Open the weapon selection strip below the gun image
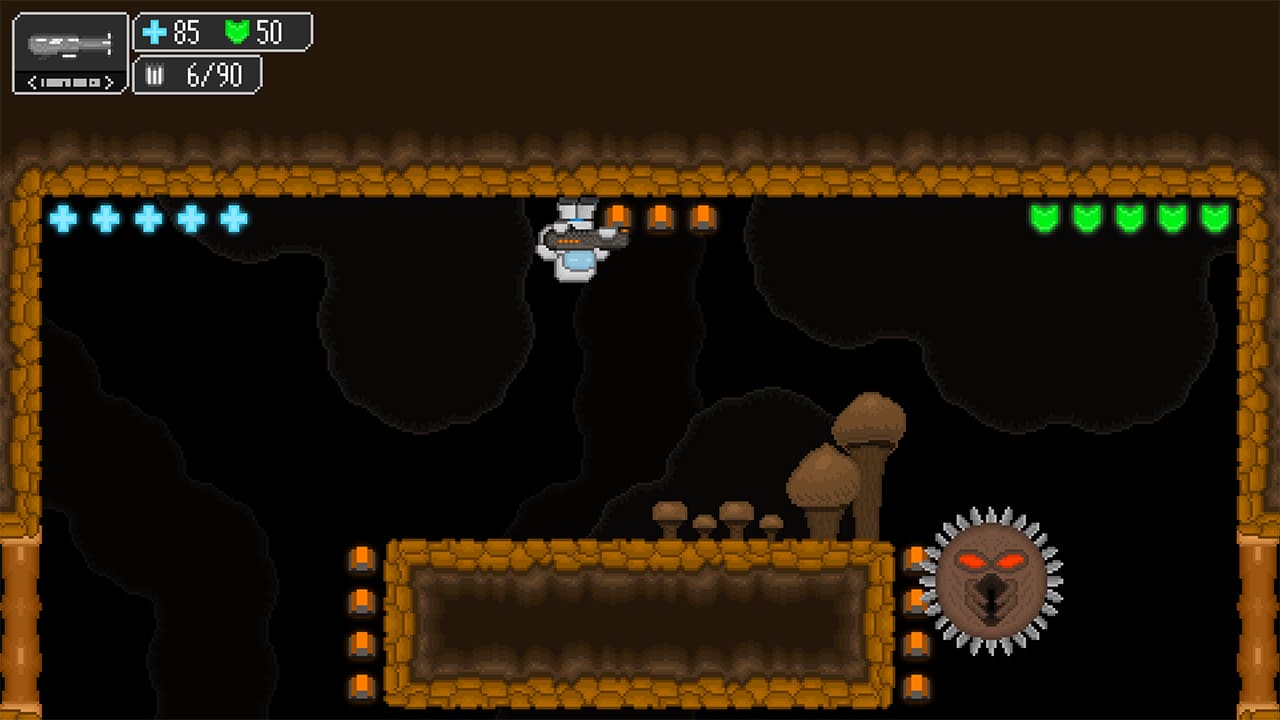Image resolution: width=1280 pixels, height=720 pixels. pos(69,81)
